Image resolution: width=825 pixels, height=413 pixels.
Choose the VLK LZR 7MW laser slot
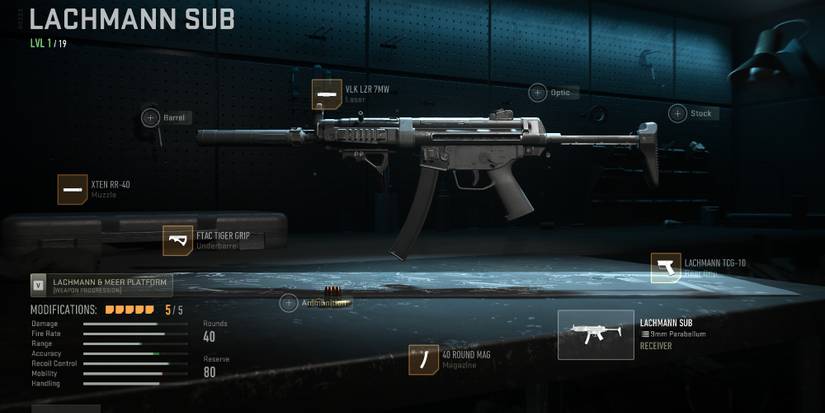coord(327,95)
